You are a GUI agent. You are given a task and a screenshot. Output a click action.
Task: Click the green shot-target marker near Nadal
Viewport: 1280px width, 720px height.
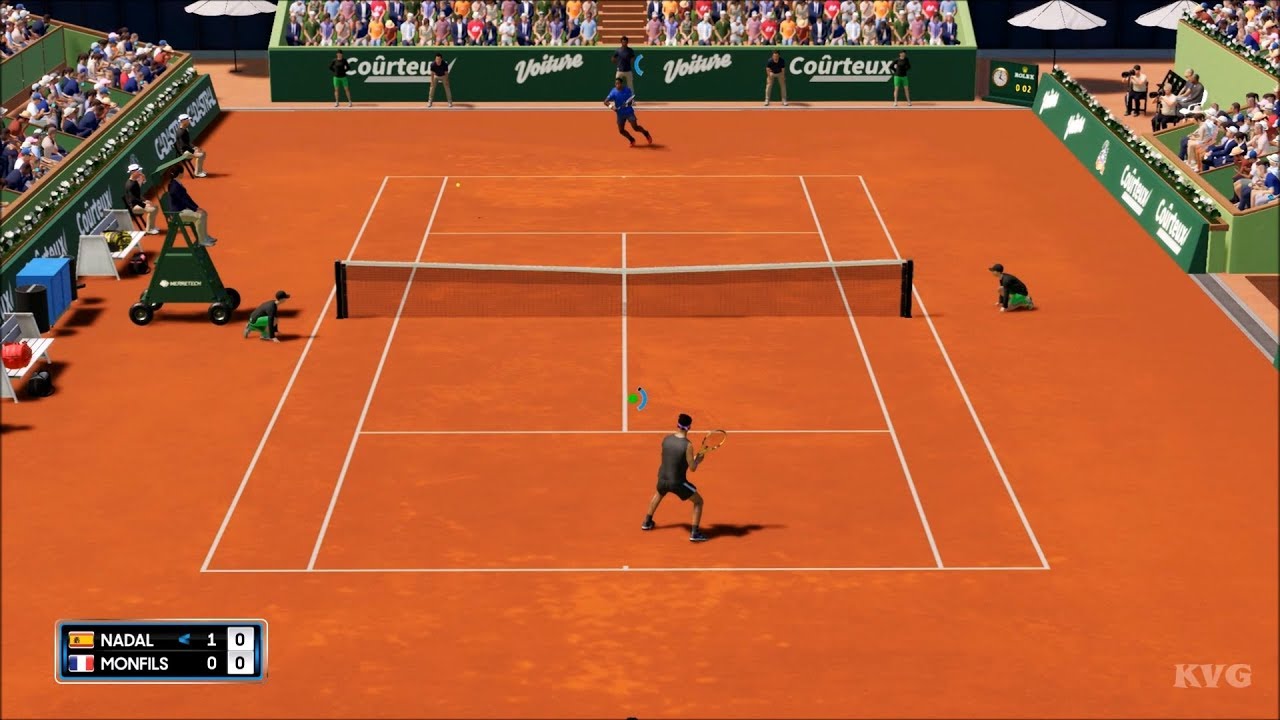(631, 398)
